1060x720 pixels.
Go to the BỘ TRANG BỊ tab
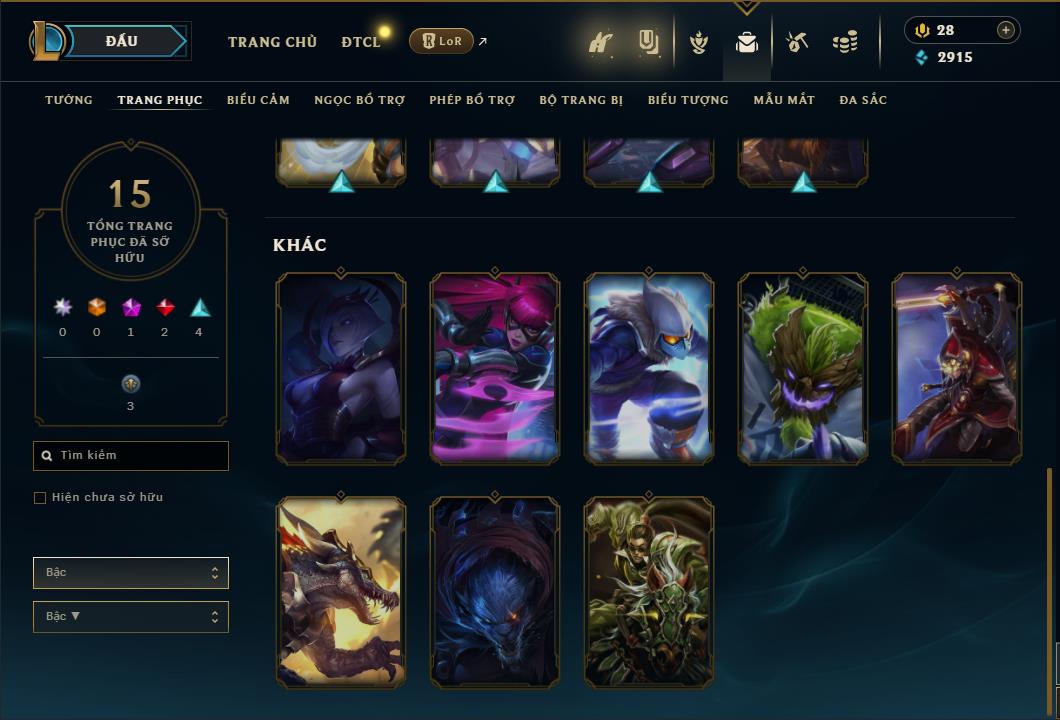pos(580,100)
